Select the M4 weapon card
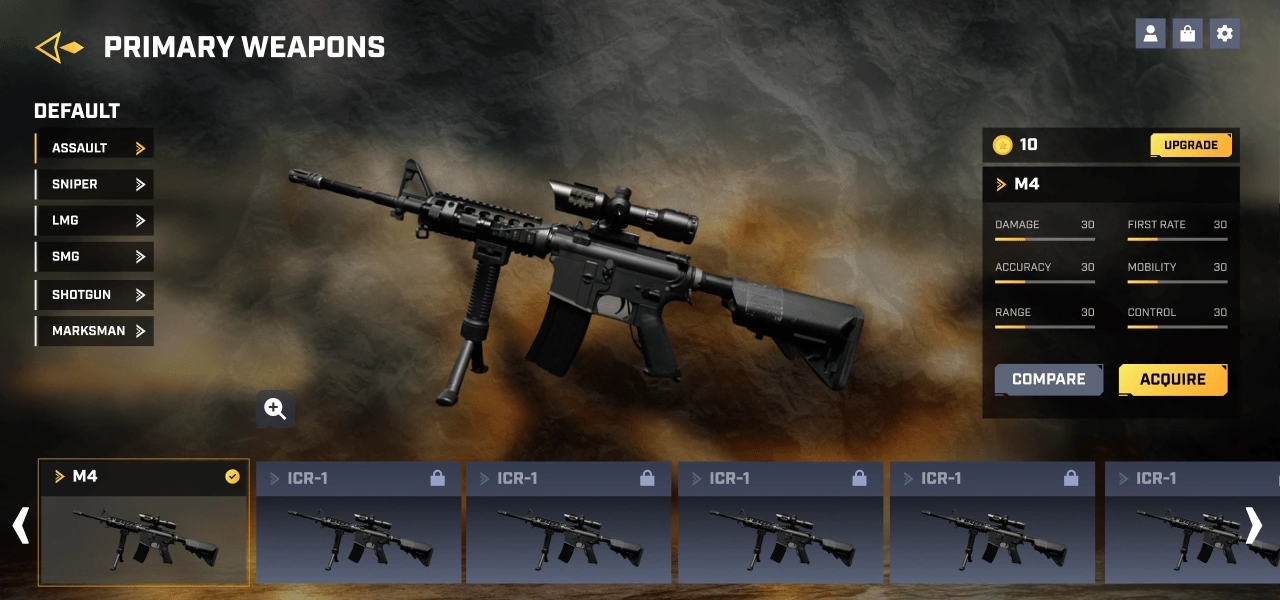The height and width of the screenshot is (600, 1280). coord(144,522)
